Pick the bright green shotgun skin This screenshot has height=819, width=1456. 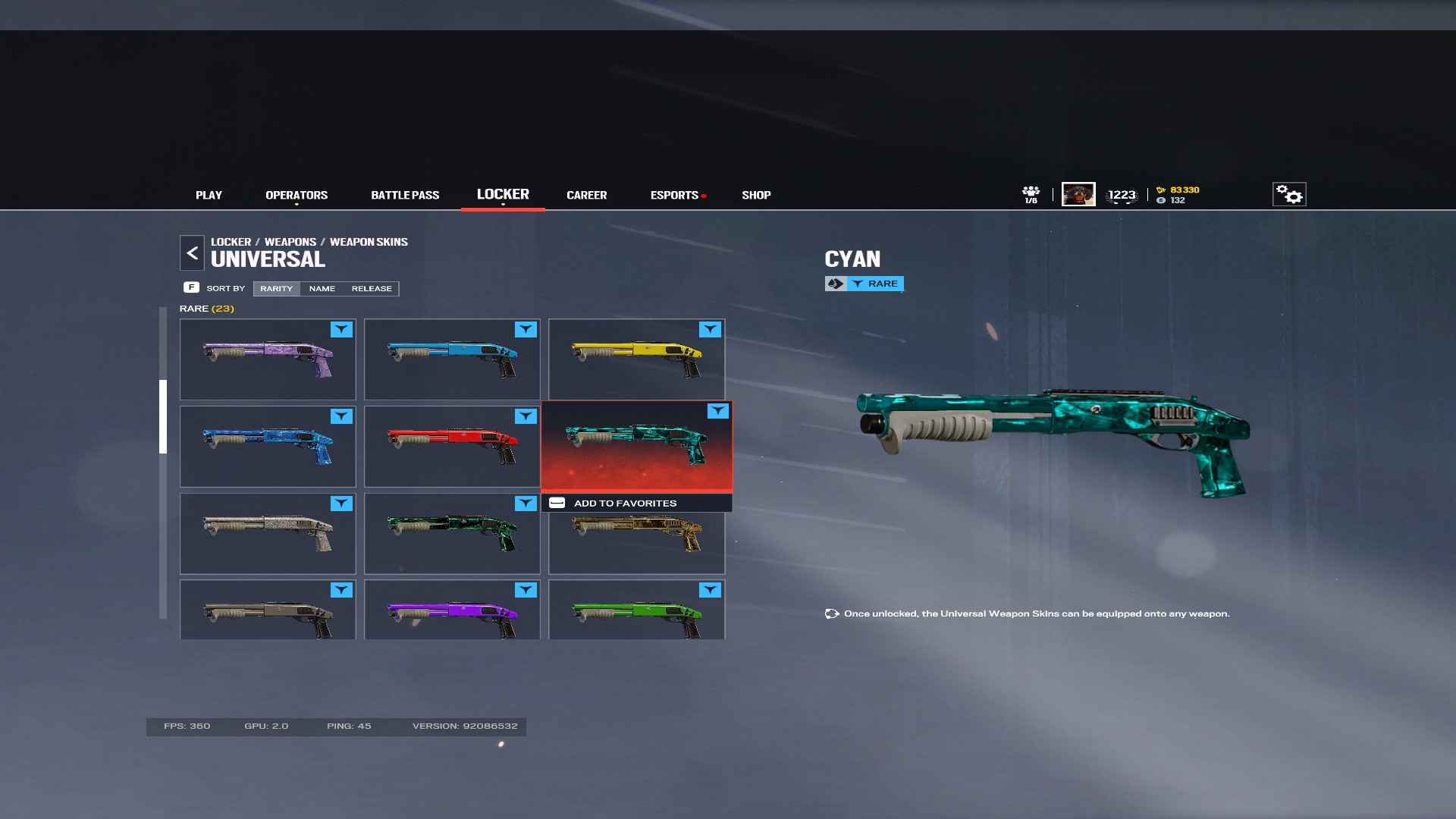coord(636,610)
